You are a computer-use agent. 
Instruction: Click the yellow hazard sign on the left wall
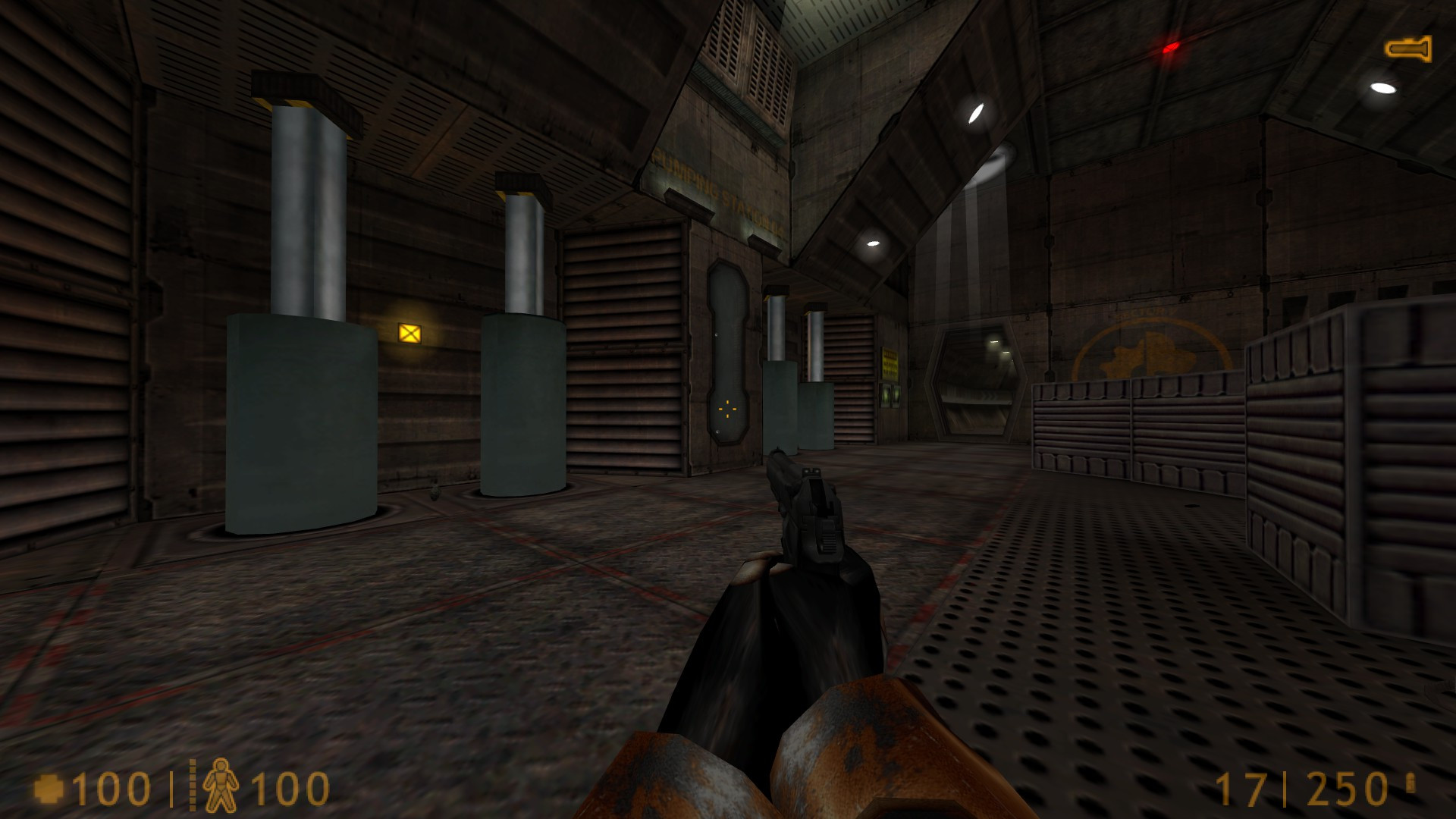click(x=409, y=331)
